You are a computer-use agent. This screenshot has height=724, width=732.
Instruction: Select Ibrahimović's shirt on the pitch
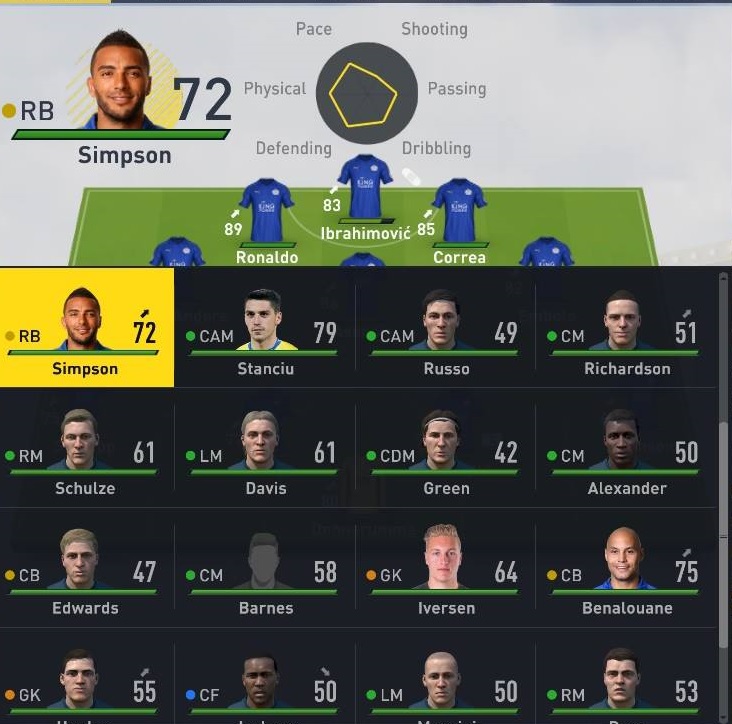[365, 187]
